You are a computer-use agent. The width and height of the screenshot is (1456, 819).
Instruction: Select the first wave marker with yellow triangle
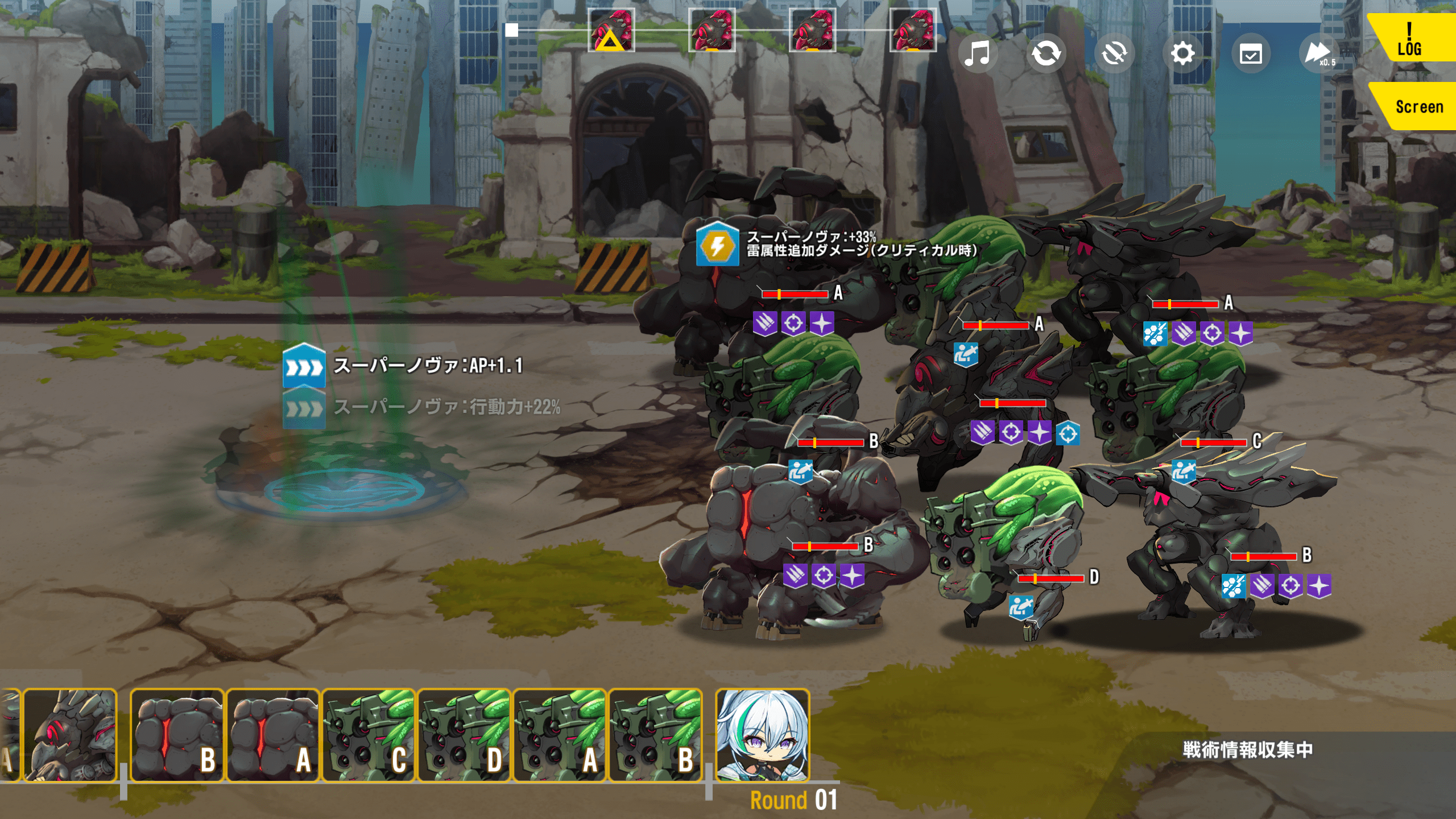click(x=611, y=30)
